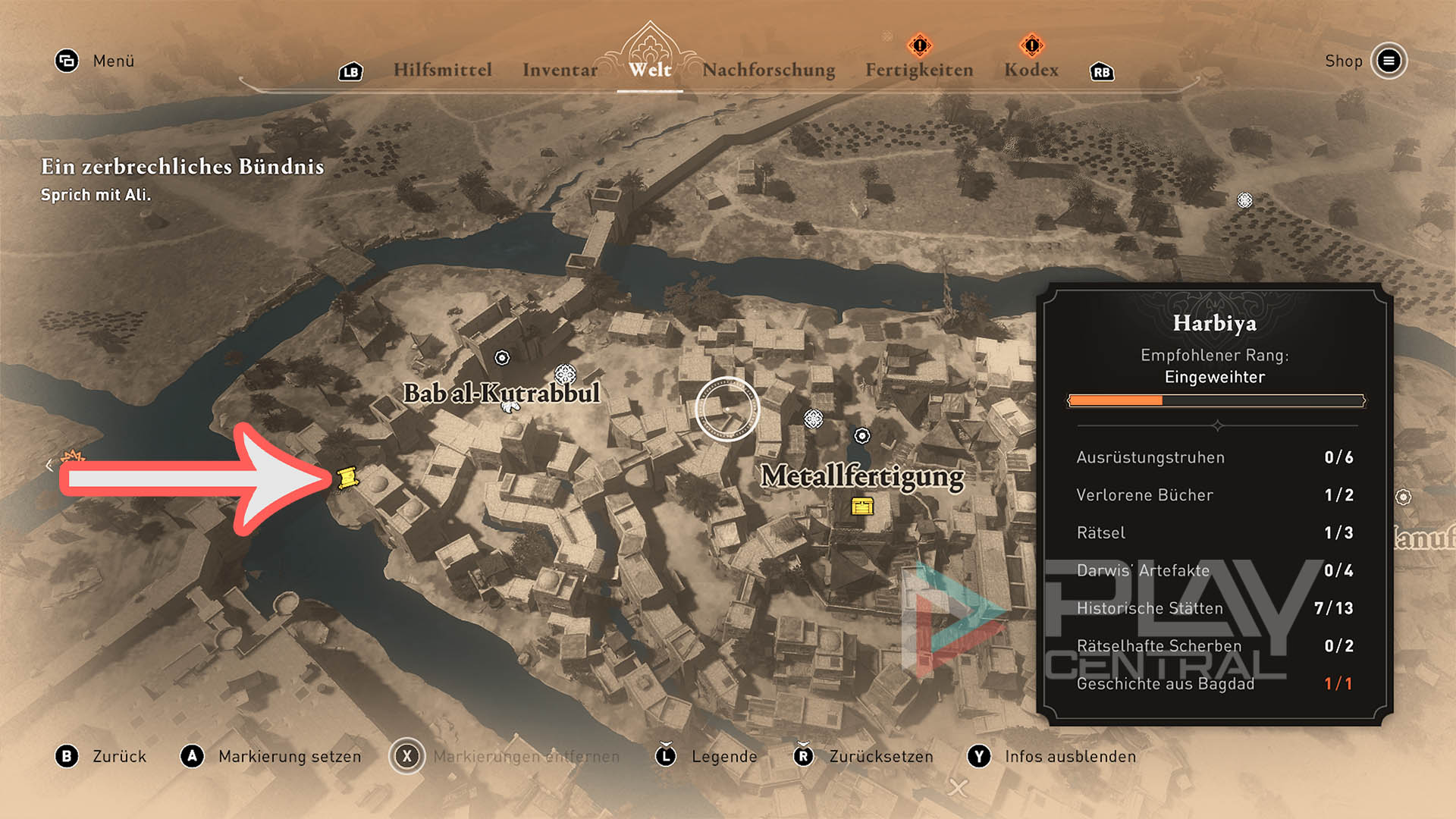Click the white circular player position marker
The image size is (1456, 819).
click(726, 409)
